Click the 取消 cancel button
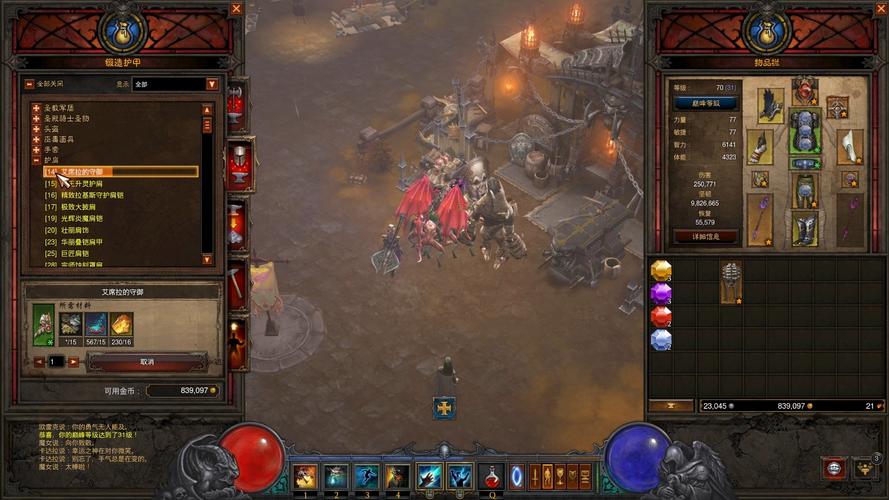This screenshot has height=500, width=889. [147, 361]
